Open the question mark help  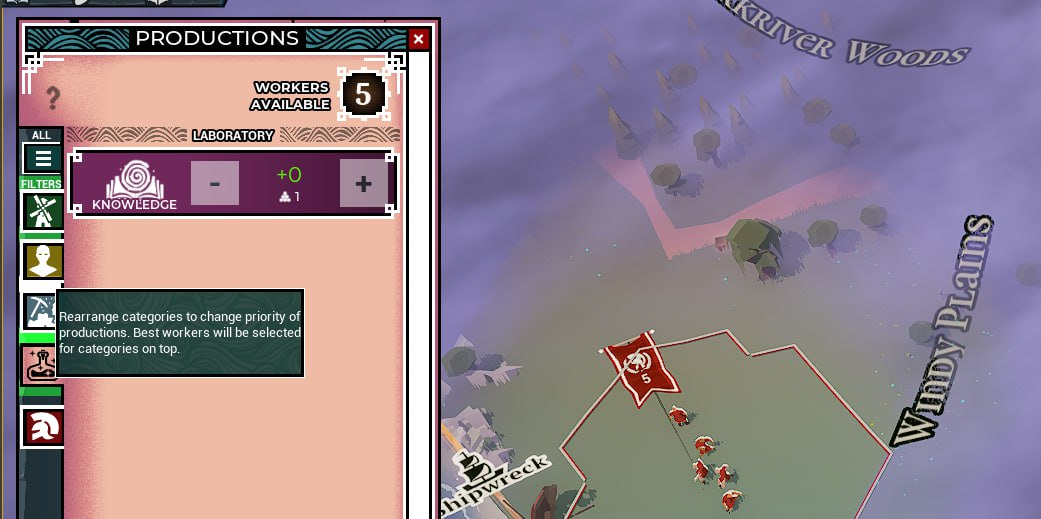coord(53,98)
